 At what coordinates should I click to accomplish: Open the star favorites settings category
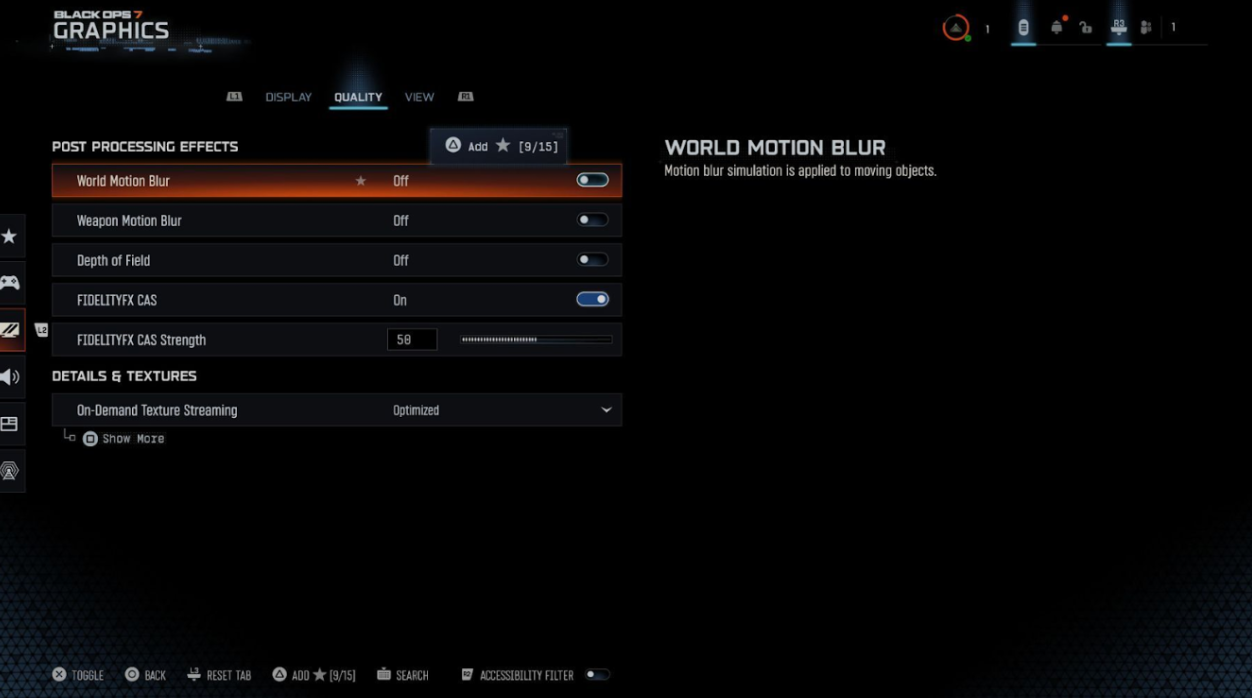pyautogui.click(x=10, y=237)
